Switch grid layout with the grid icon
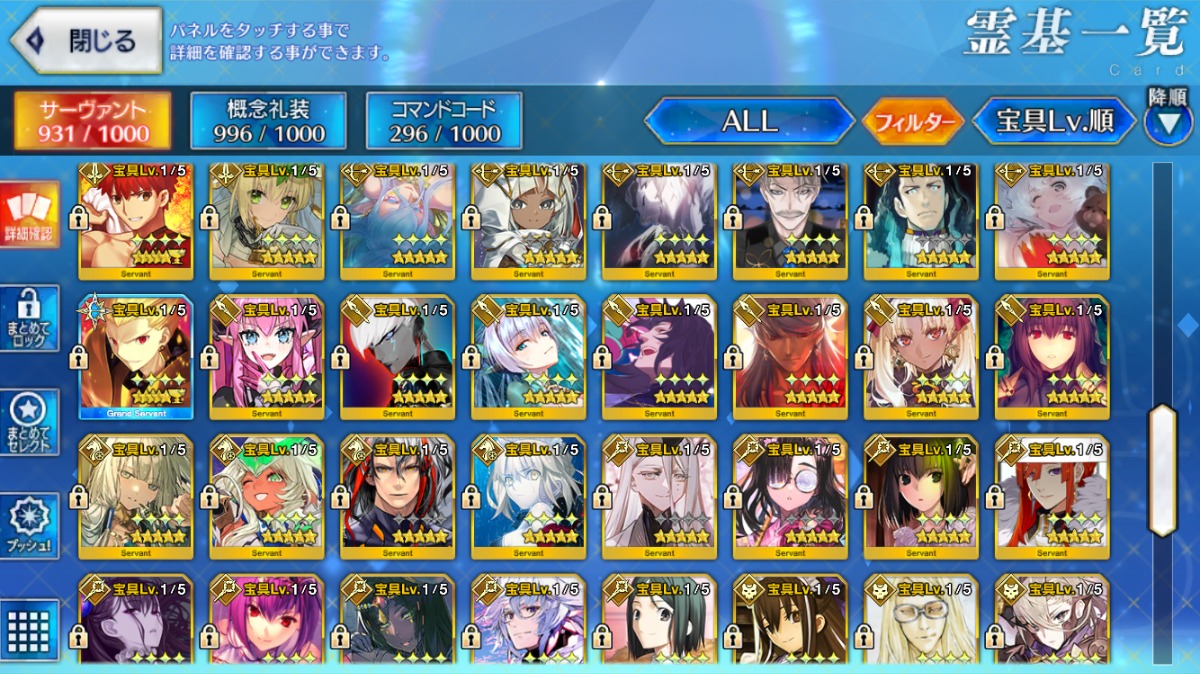1200x674 pixels. click(30, 628)
